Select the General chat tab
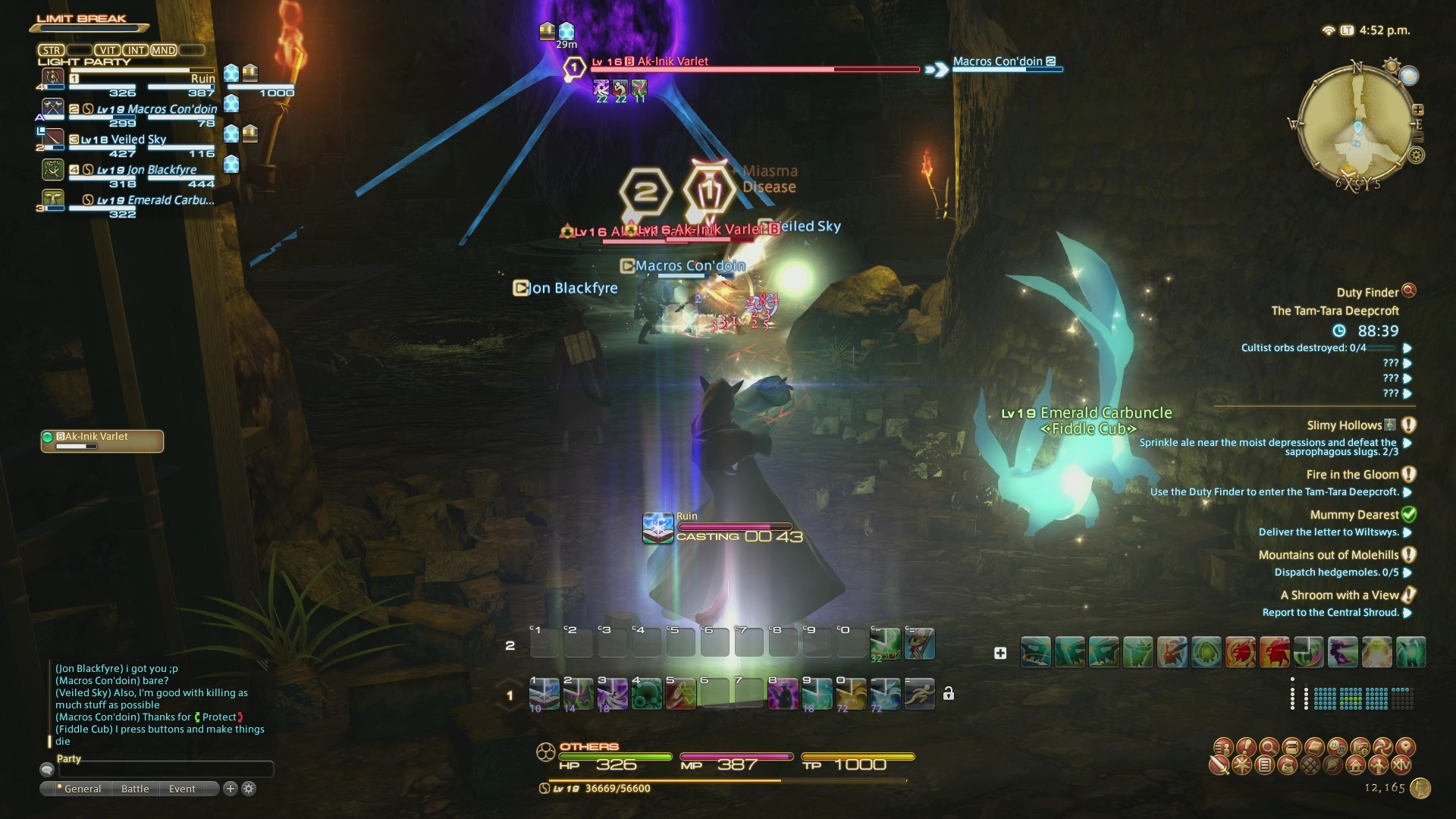 point(82,789)
